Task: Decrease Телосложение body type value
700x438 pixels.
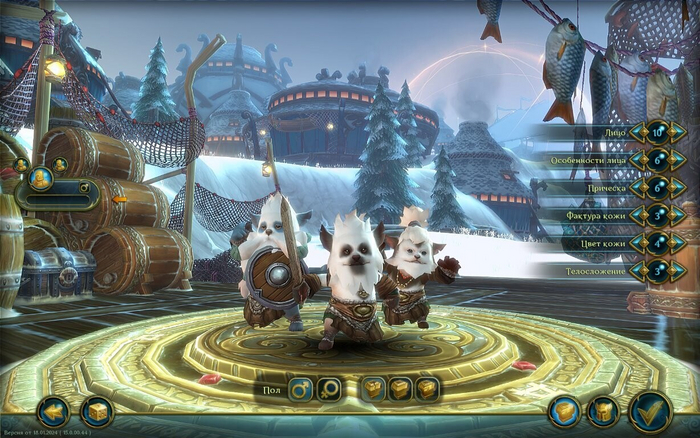Action: point(636,271)
